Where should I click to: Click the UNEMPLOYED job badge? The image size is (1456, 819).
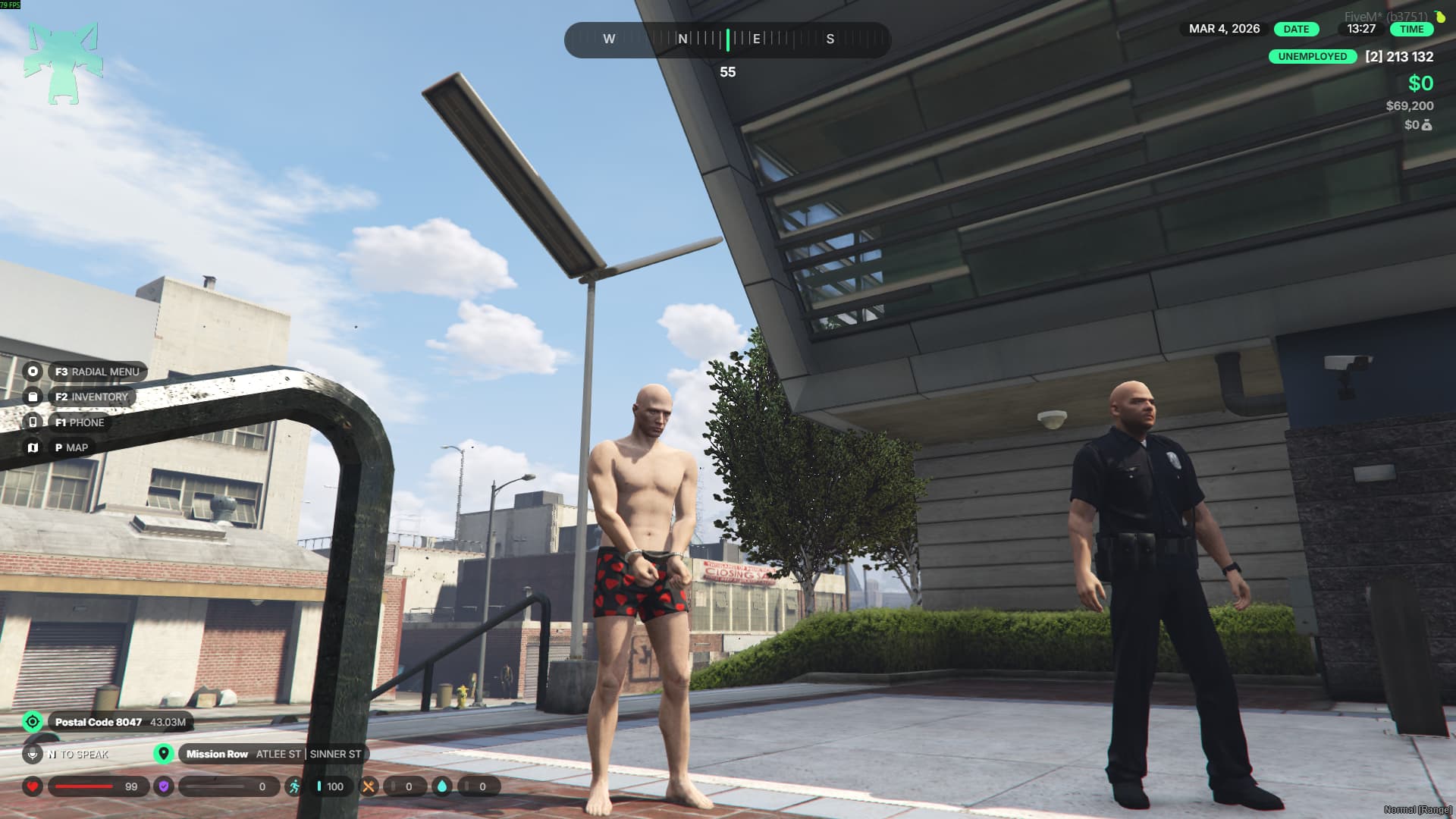[1312, 57]
